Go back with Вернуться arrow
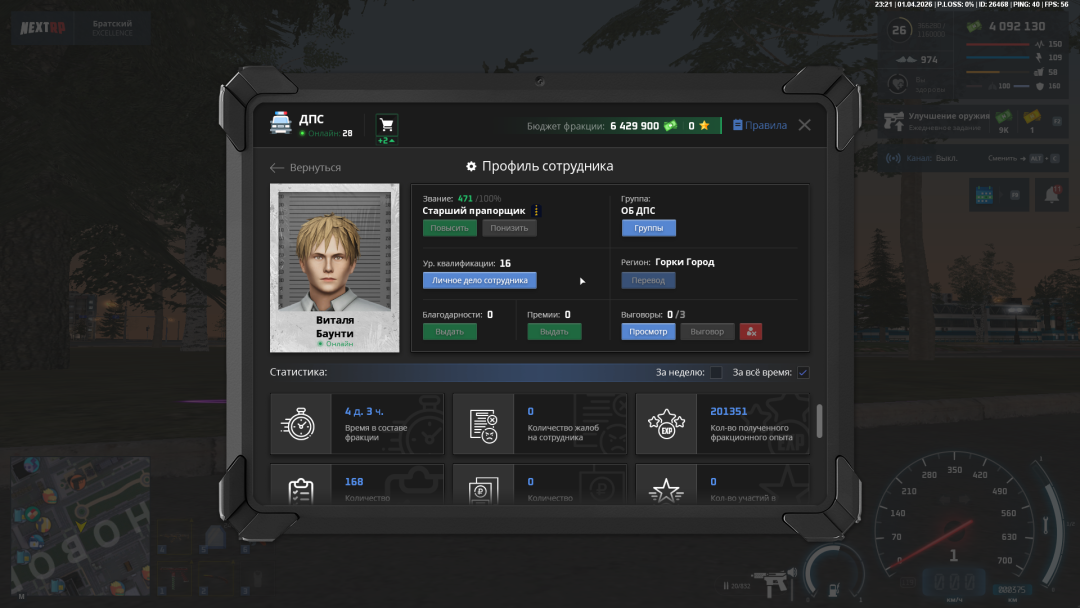1080x608 pixels. 306,168
